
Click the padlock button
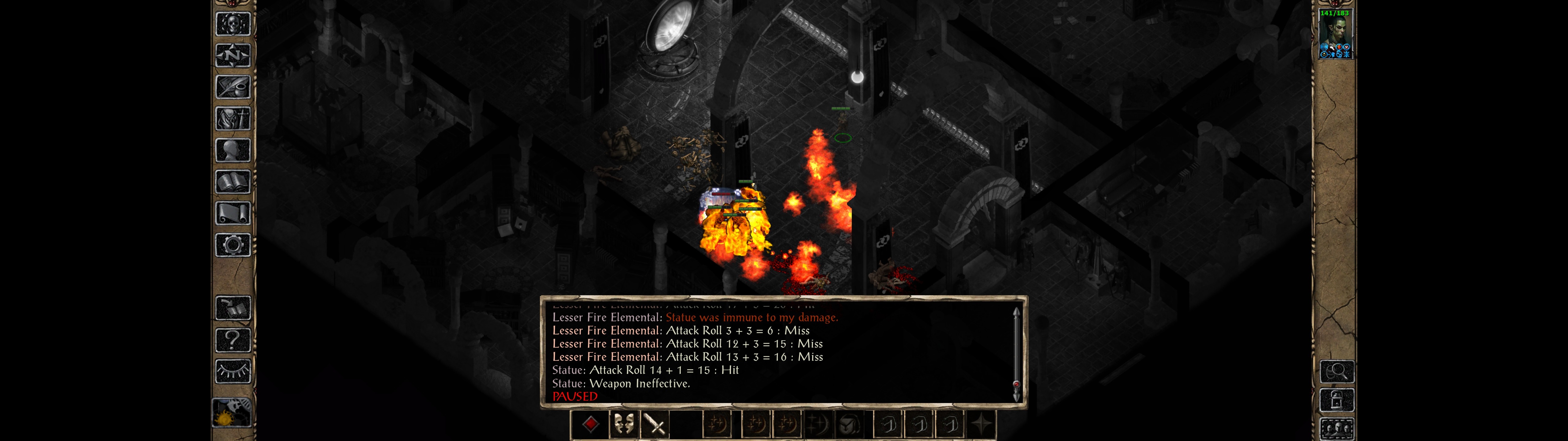click(x=1336, y=400)
